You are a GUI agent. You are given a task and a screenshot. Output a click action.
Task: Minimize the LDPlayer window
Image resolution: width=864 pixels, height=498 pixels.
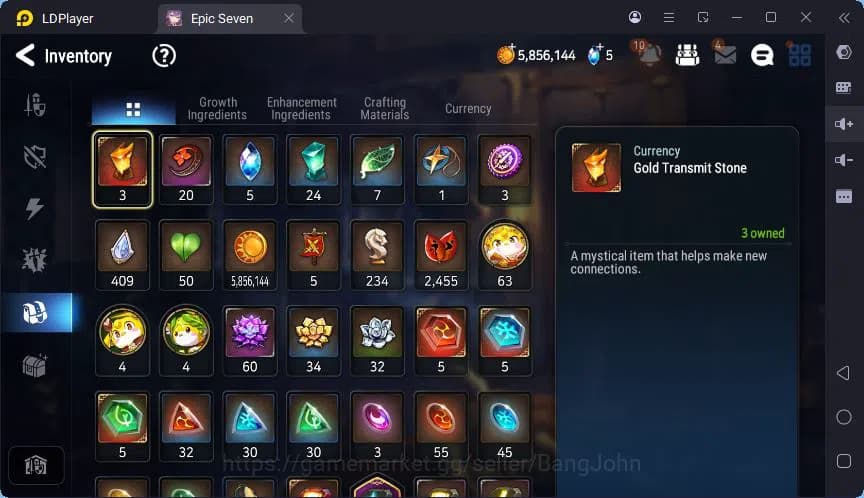[735, 18]
